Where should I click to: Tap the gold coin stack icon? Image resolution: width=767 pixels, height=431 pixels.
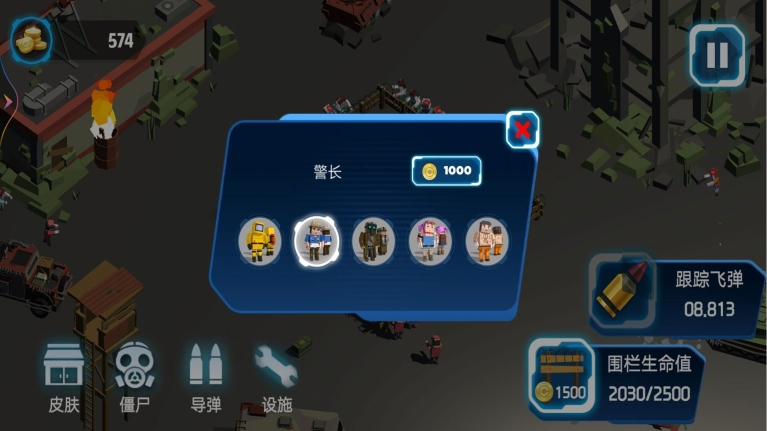pyautogui.click(x=32, y=40)
